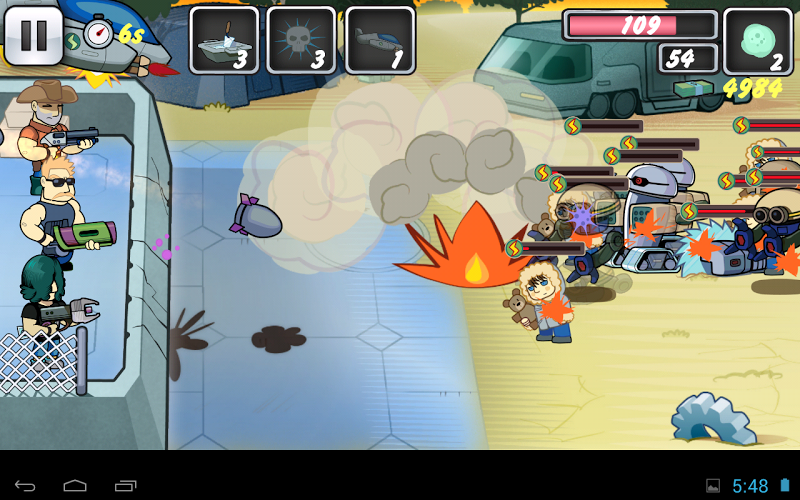Go to the Android home screen

coord(75,486)
